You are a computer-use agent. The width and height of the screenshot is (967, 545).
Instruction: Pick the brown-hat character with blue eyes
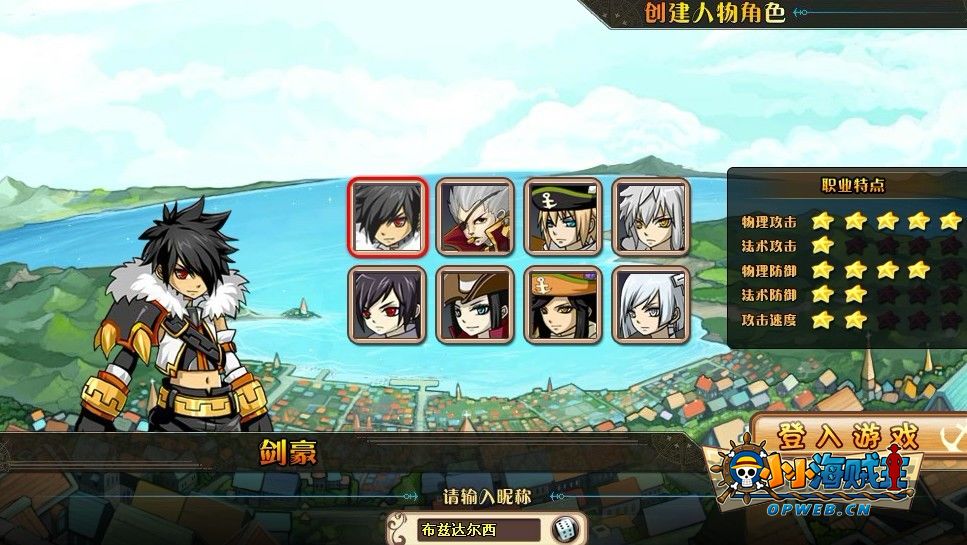click(475, 304)
